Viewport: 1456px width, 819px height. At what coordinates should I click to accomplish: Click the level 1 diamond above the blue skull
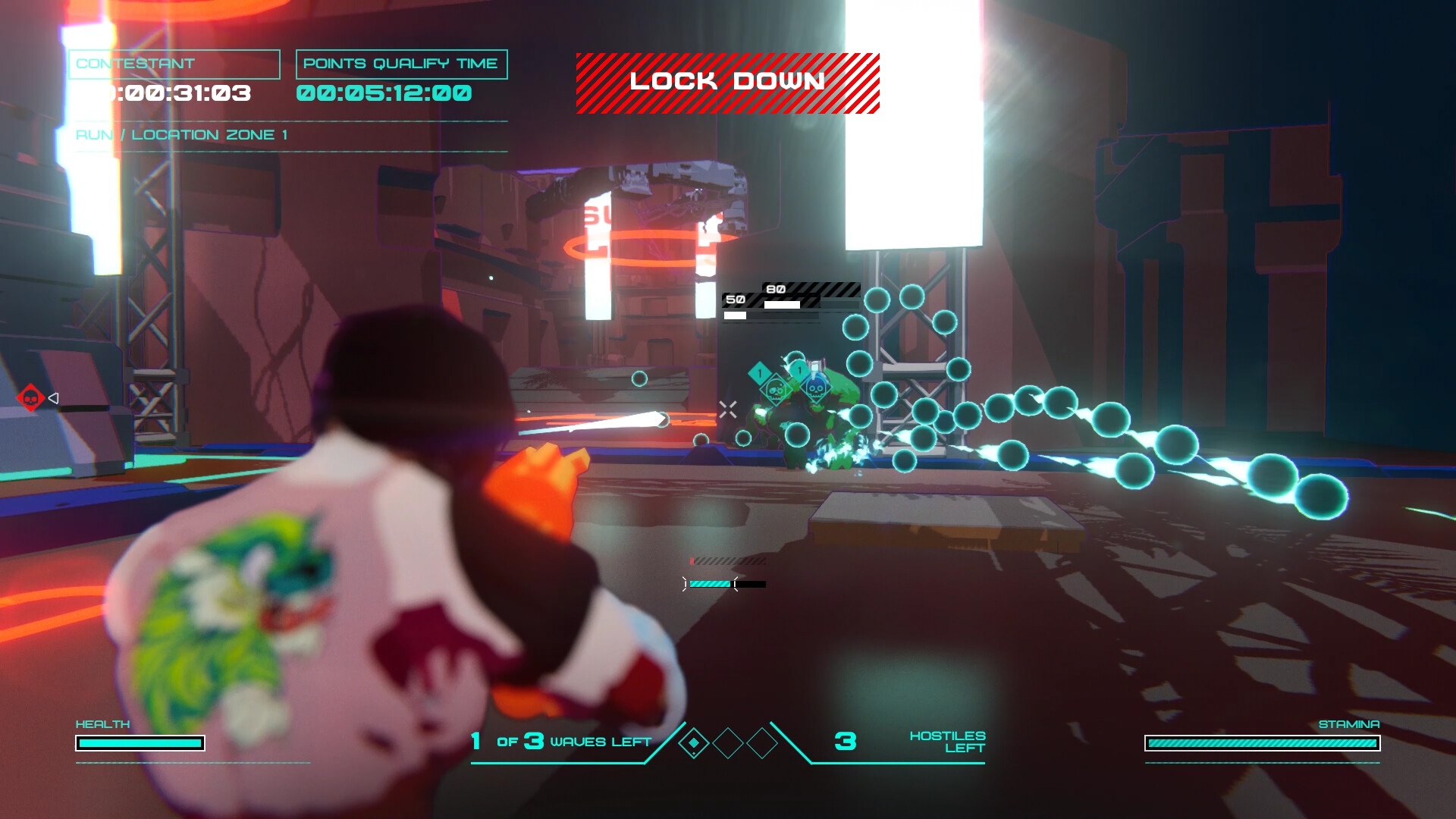(x=799, y=369)
